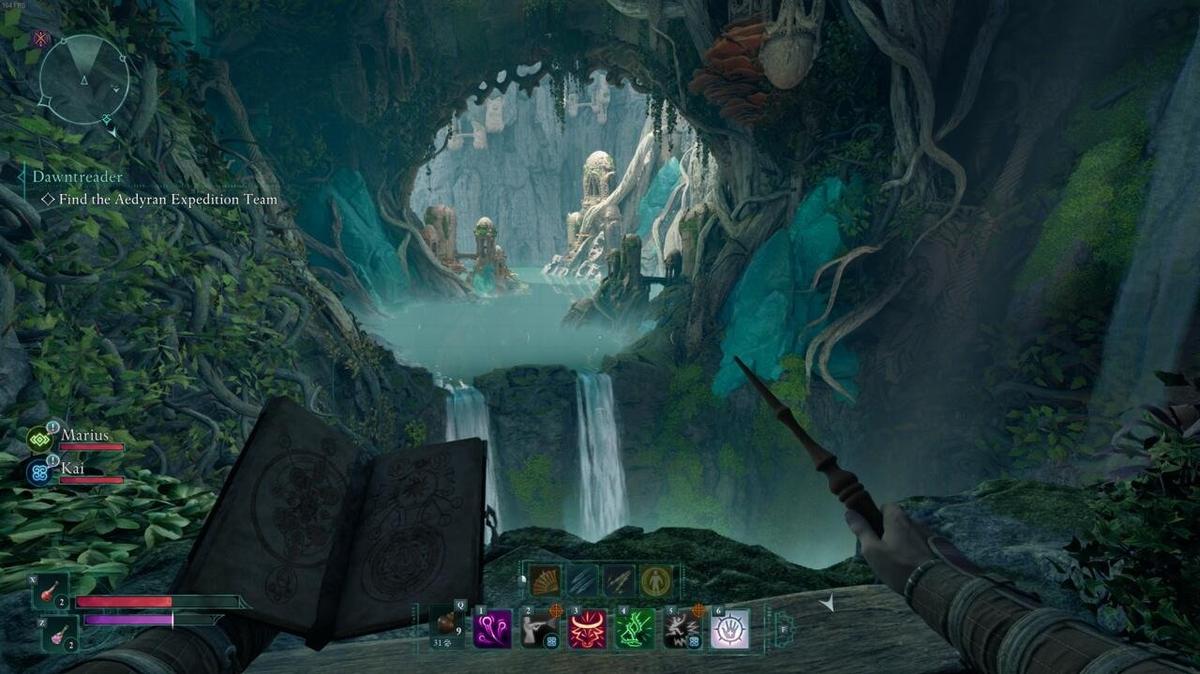Select companion Kai's blue portrait icon

pos(41,471)
